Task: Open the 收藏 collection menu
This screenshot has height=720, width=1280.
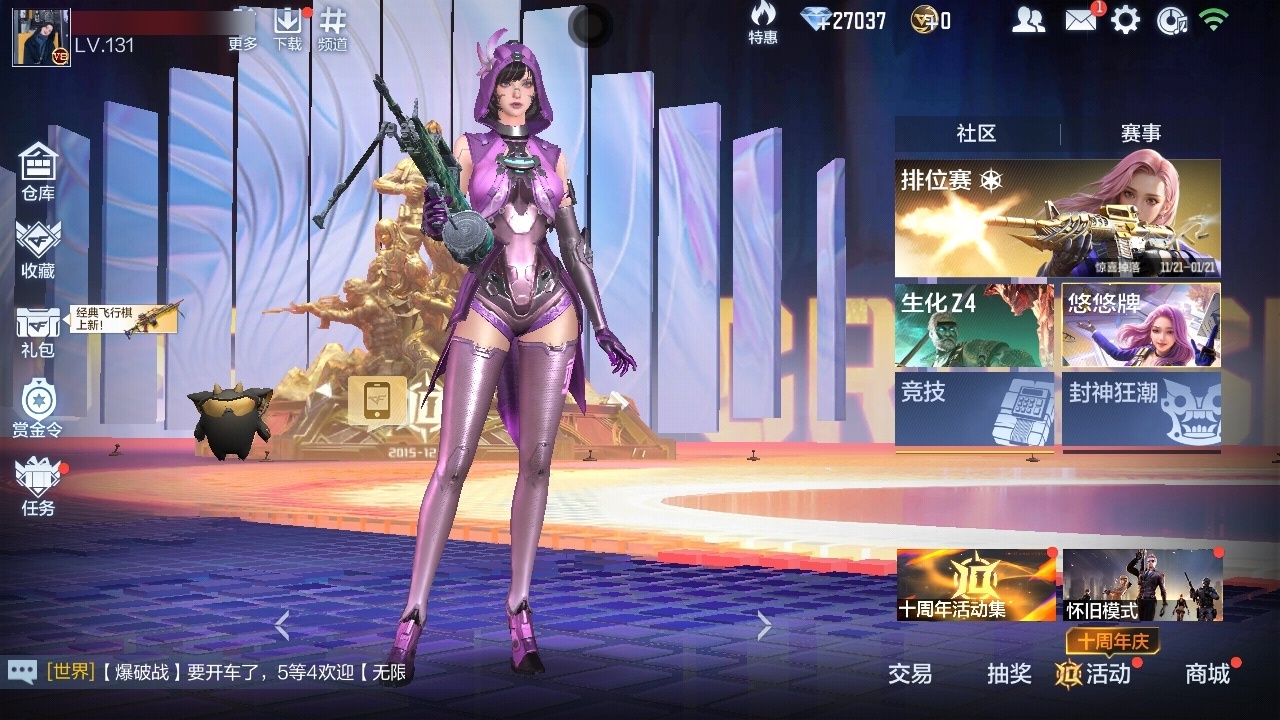Action: (38, 249)
